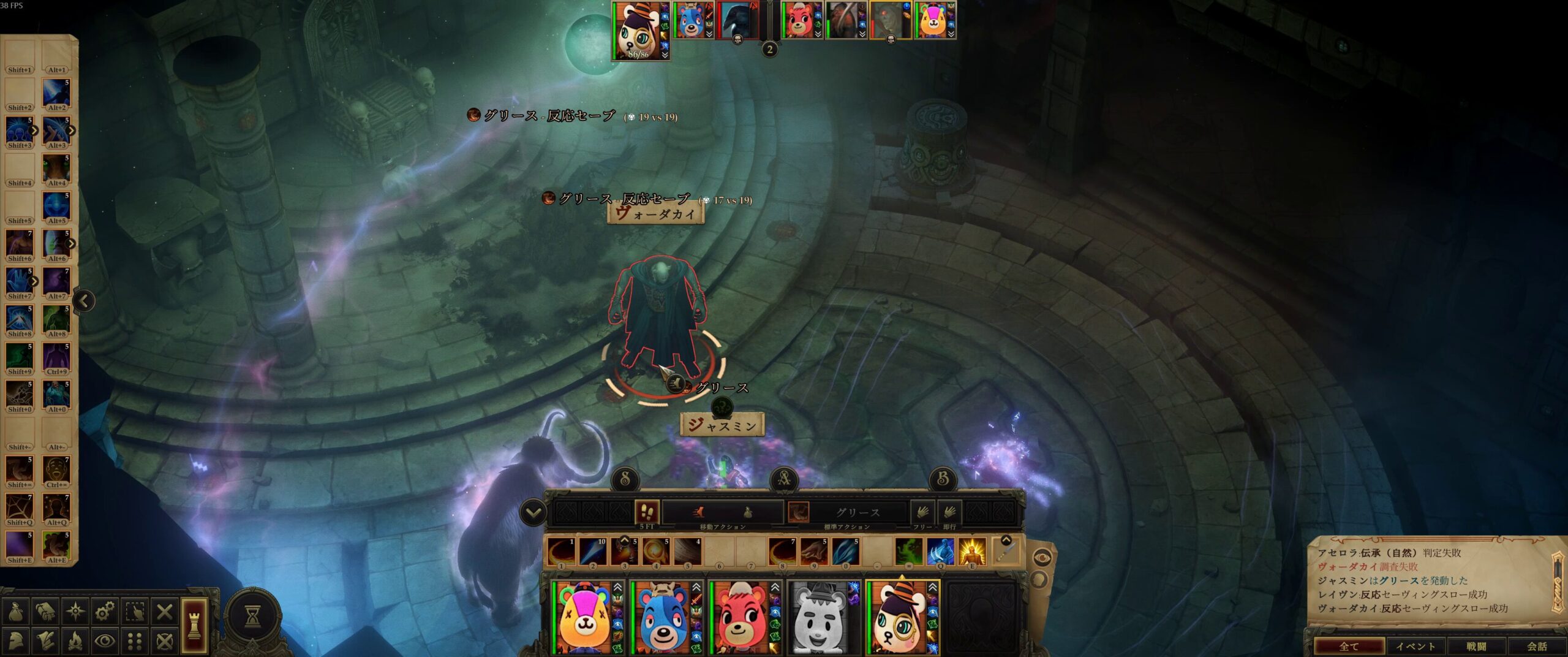This screenshot has height=657, width=1568.
Task: Collapse the left spell panel arrow
Action: (85, 300)
